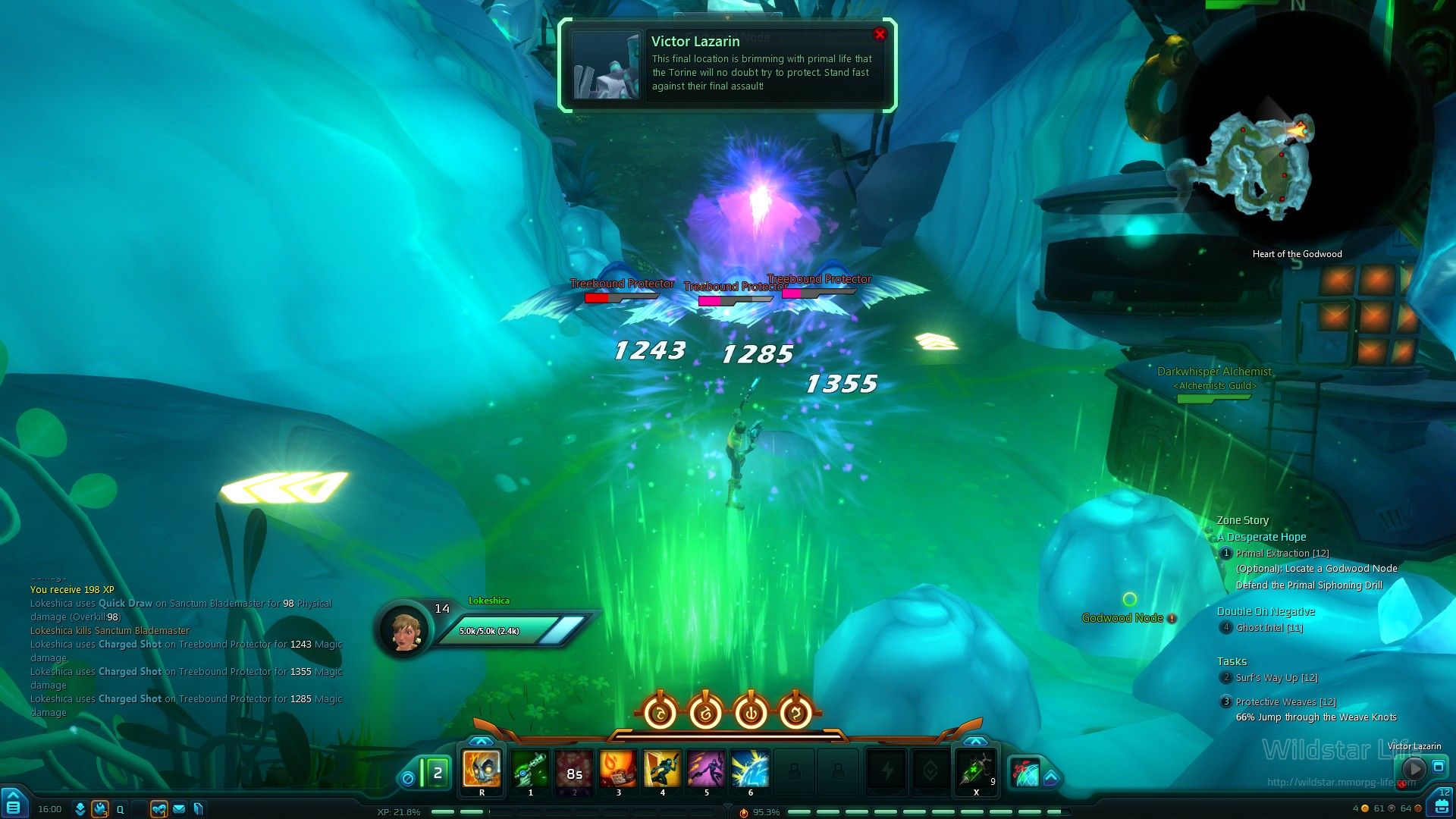Open the main menu list button
The width and height of the screenshot is (1456, 819).
[x=14, y=807]
